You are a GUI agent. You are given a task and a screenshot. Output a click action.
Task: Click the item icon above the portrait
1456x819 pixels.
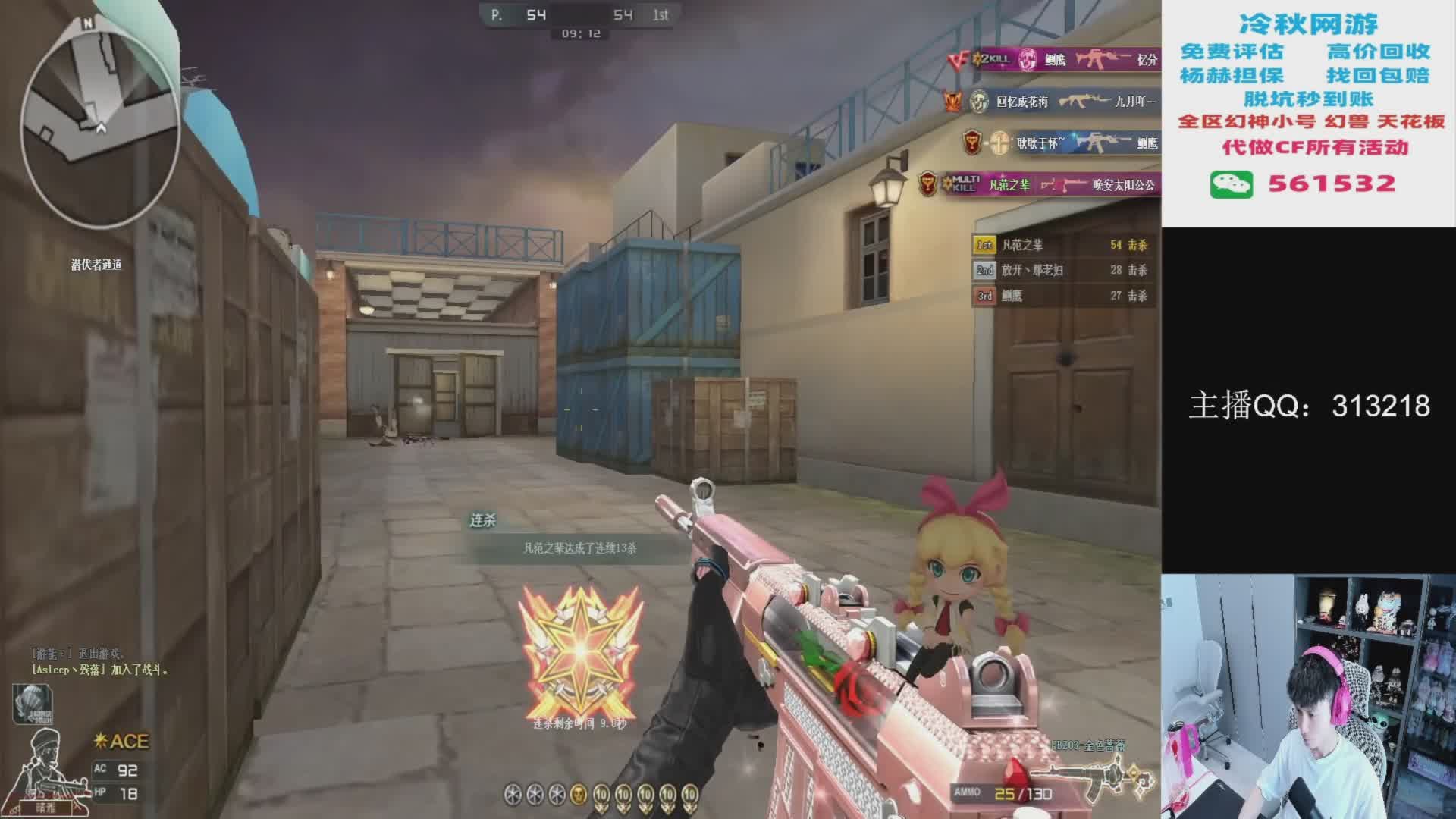click(x=32, y=703)
